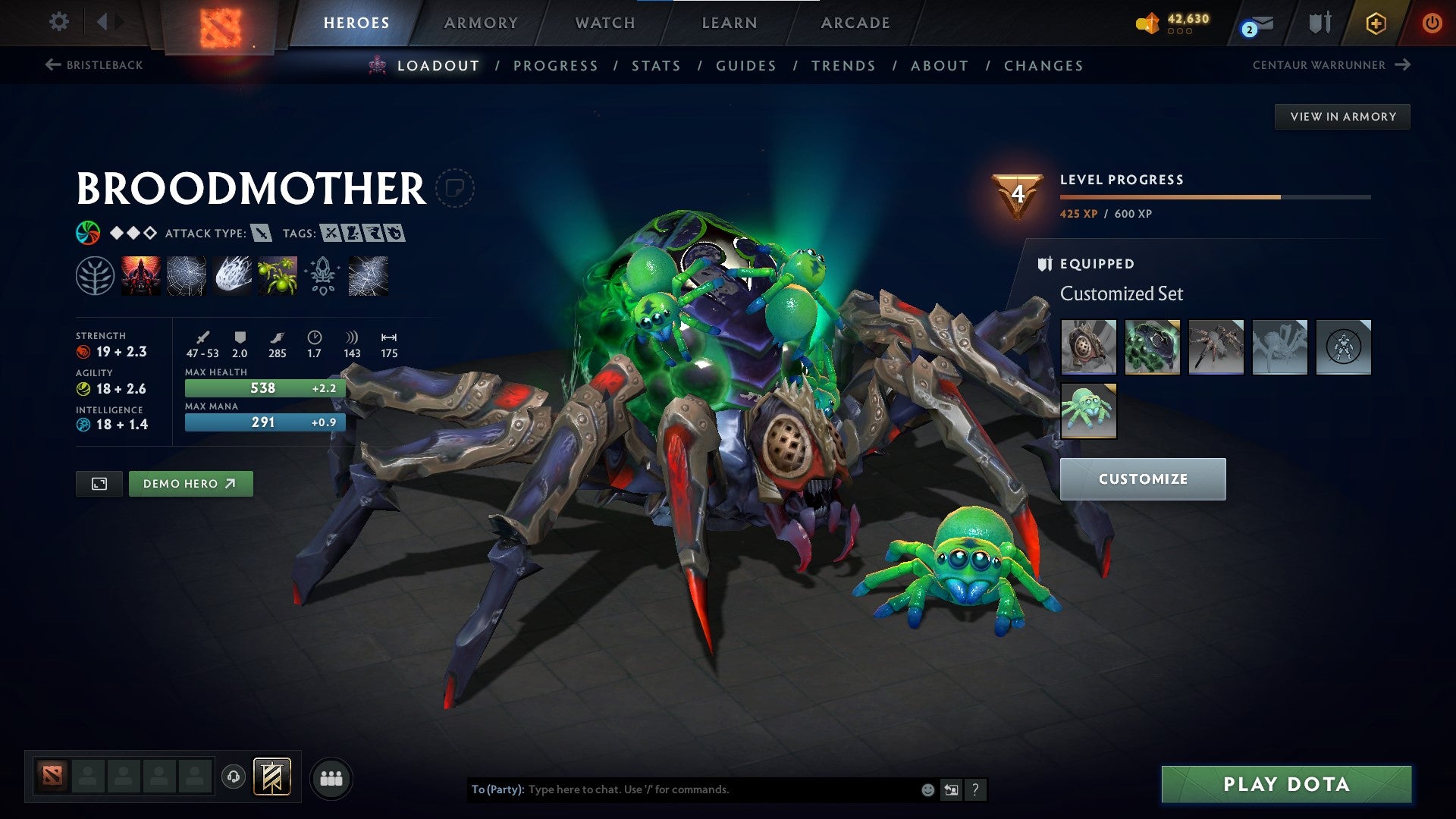Click the Spin Web ability icon

tap(186, 275)
